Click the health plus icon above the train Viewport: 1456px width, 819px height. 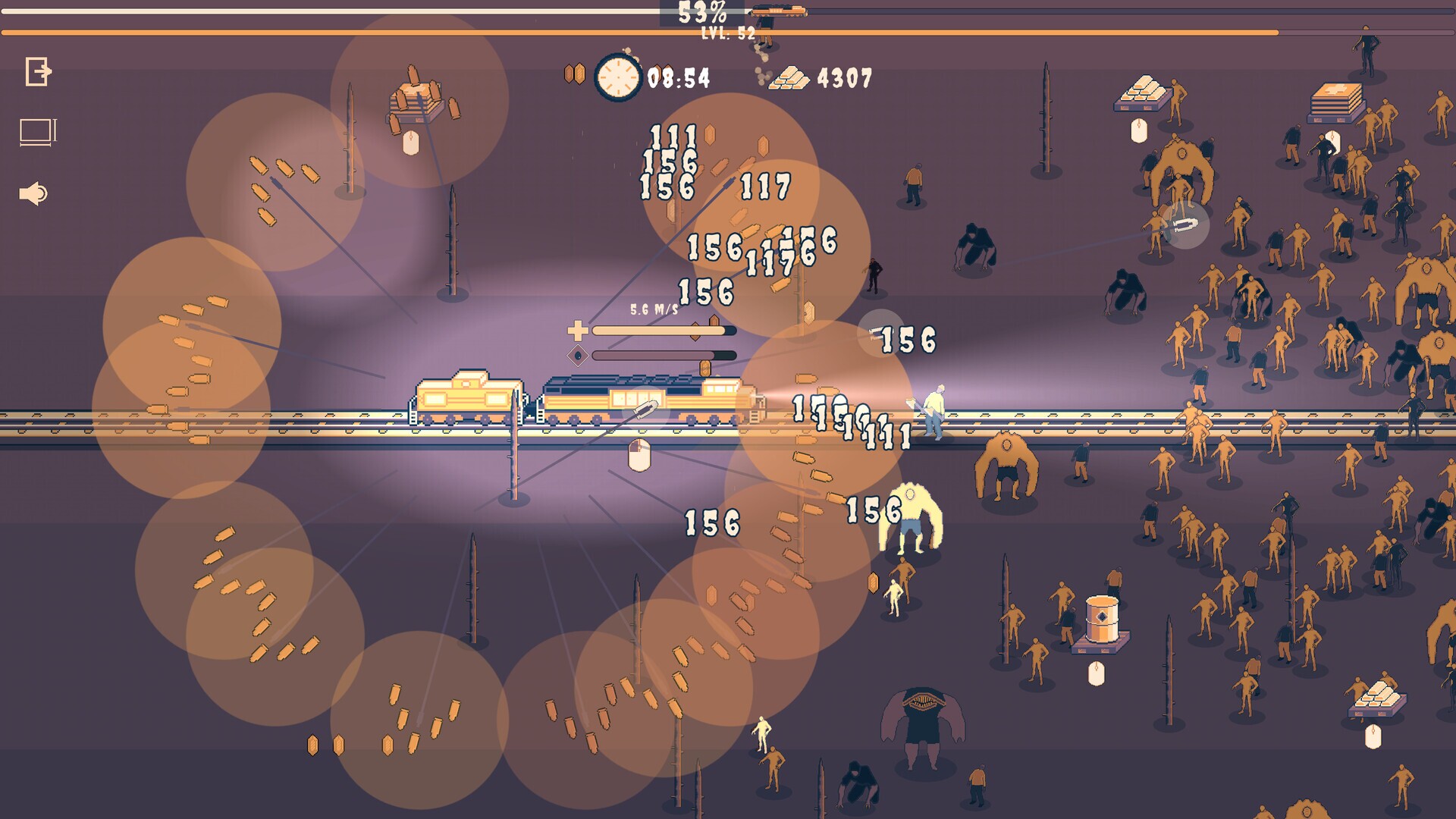pos(578,330)
